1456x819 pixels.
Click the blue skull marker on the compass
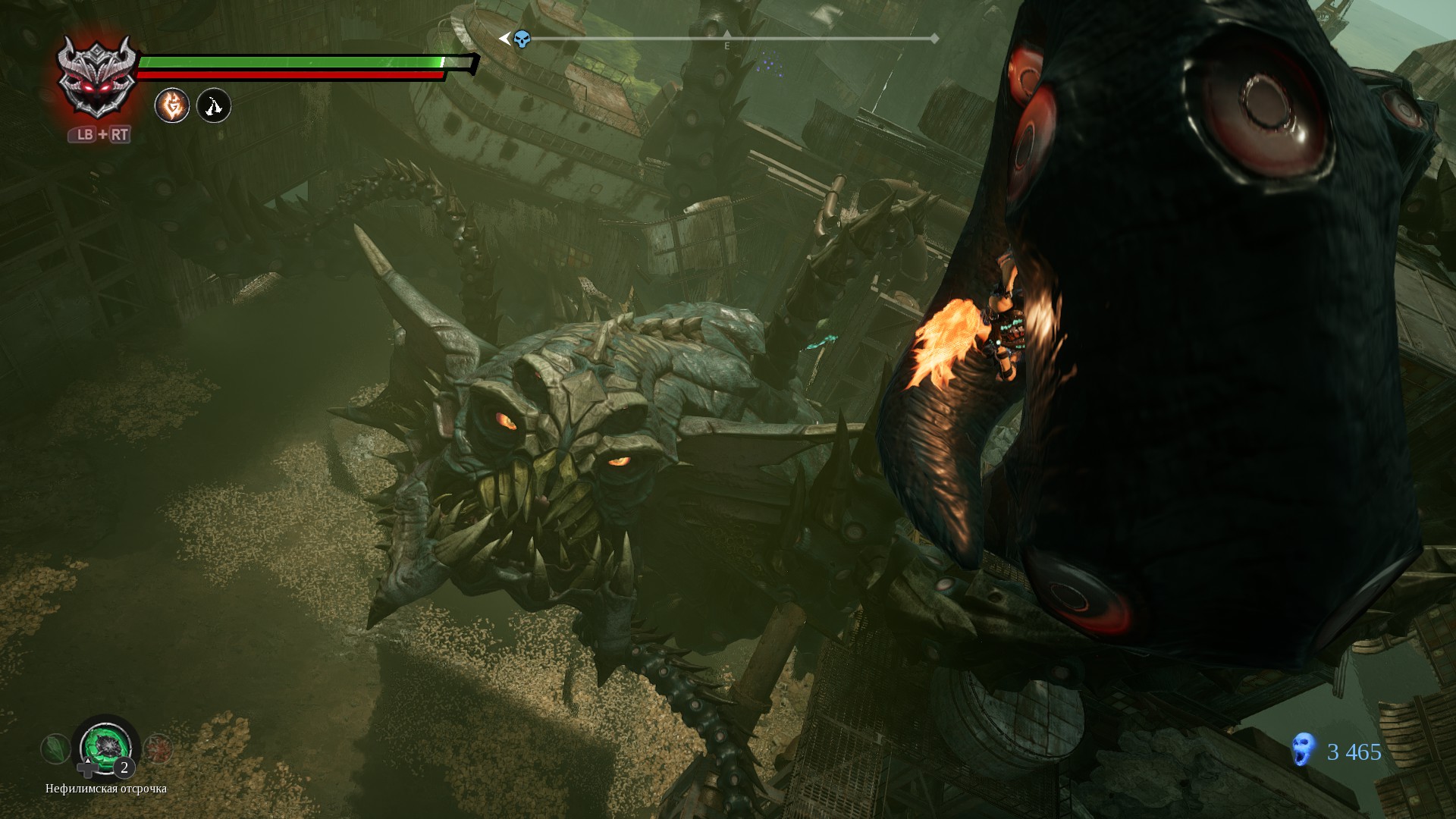(522, 39)
